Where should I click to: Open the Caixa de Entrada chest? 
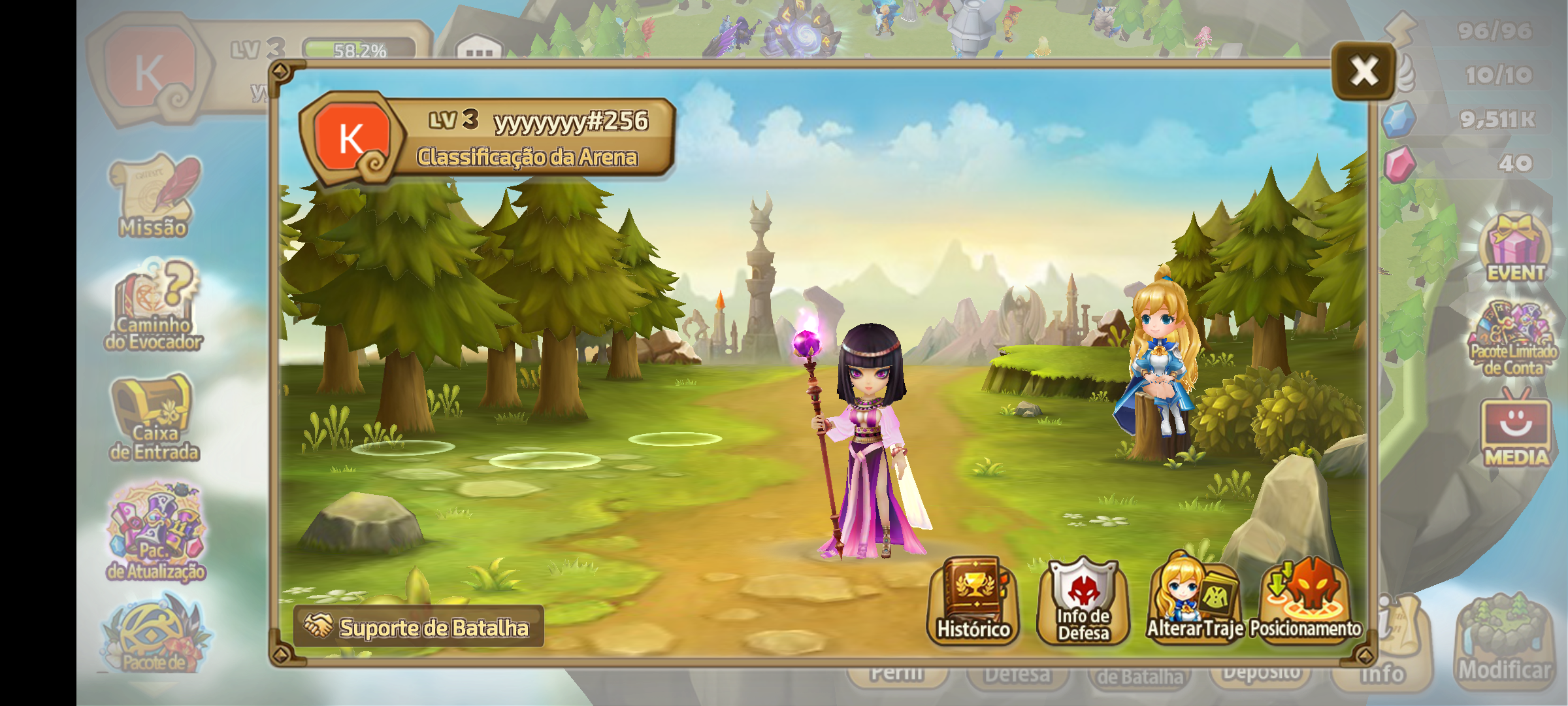tap(154, 418)
